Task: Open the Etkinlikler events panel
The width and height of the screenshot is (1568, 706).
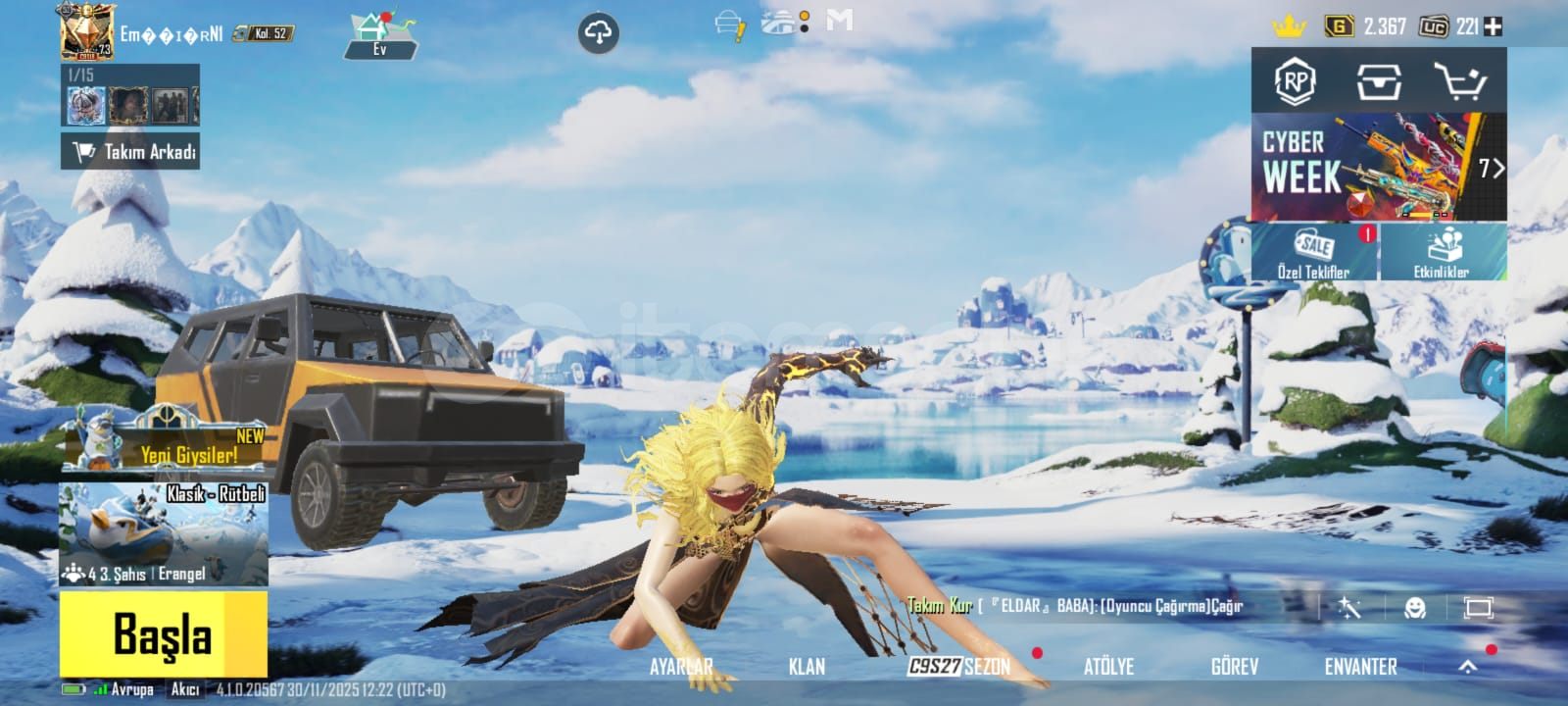Action: [1443, 252]
